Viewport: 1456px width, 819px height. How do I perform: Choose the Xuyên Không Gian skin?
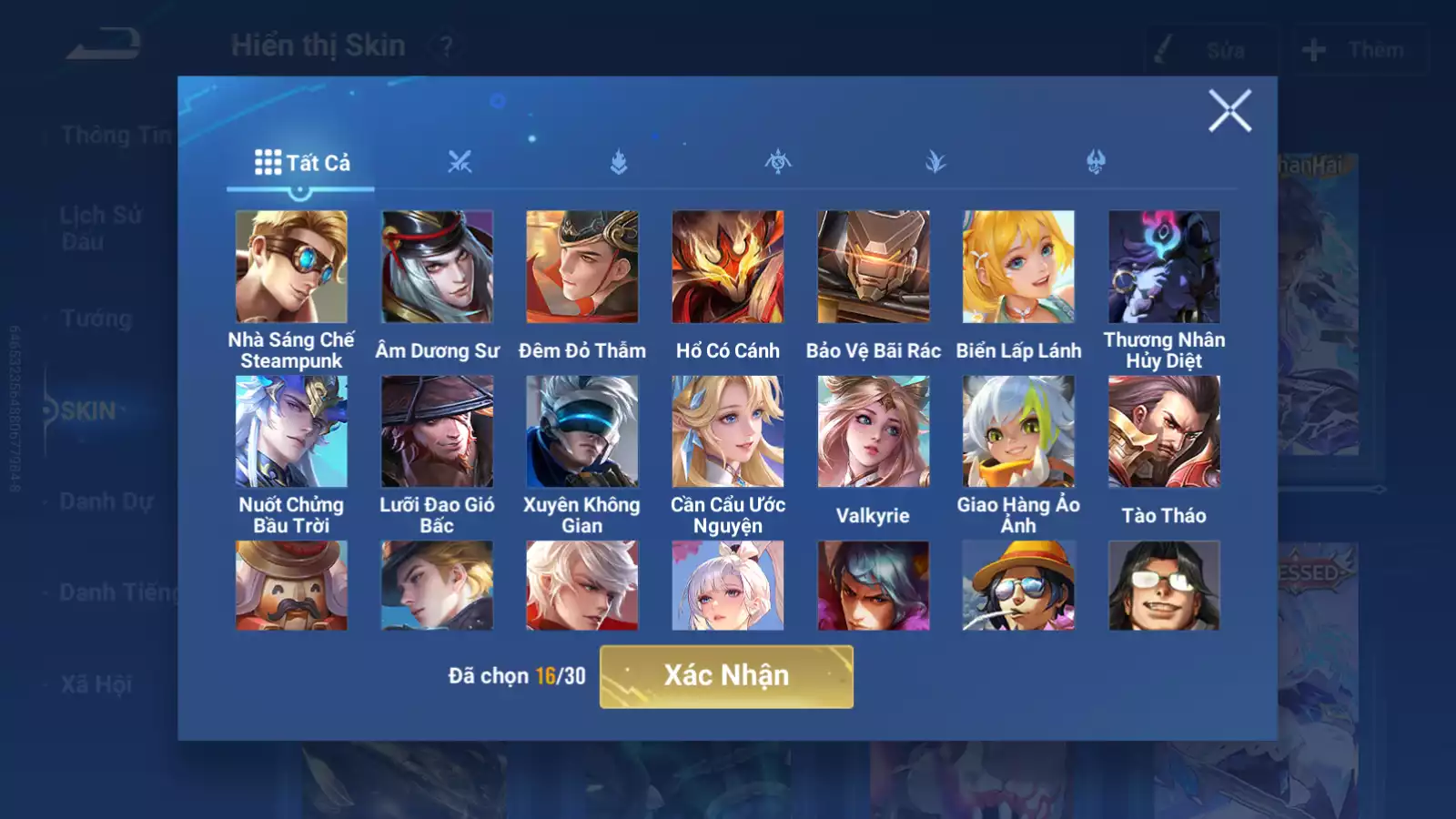(582, 431)
